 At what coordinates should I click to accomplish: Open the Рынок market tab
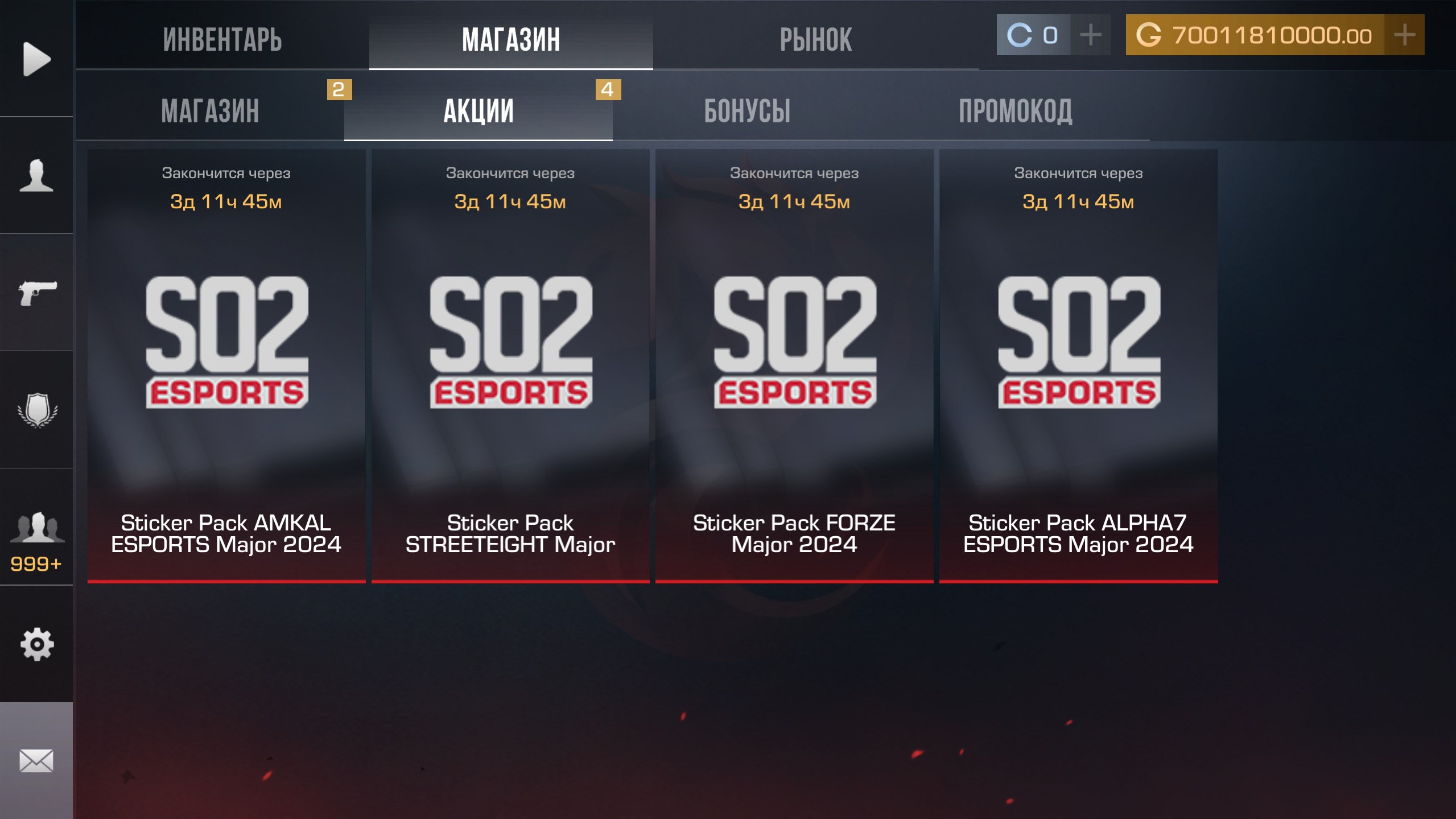(815, 40)
